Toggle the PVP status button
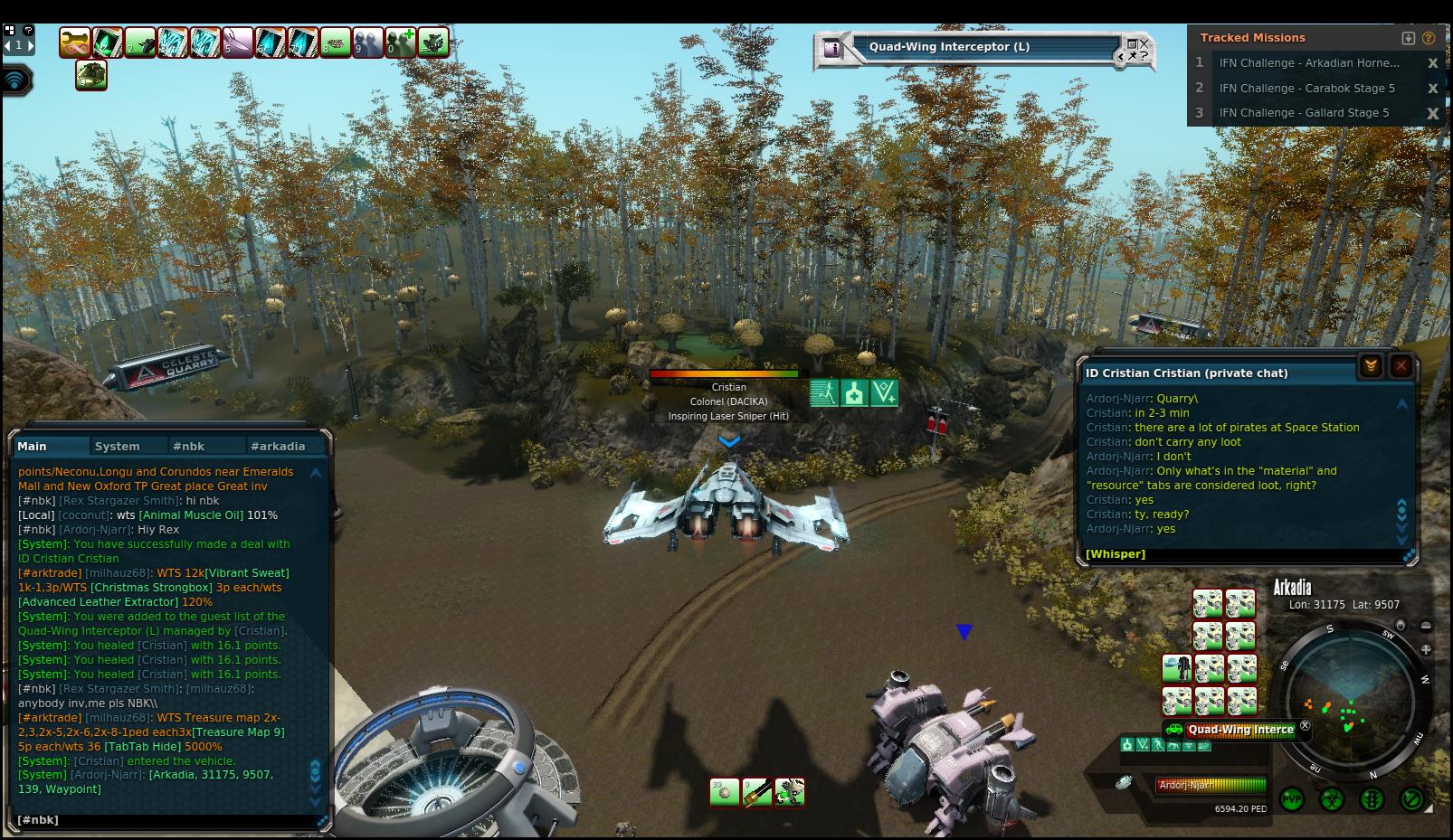The width and height of the screenshot is (1453, 840). pos(1292,799)
